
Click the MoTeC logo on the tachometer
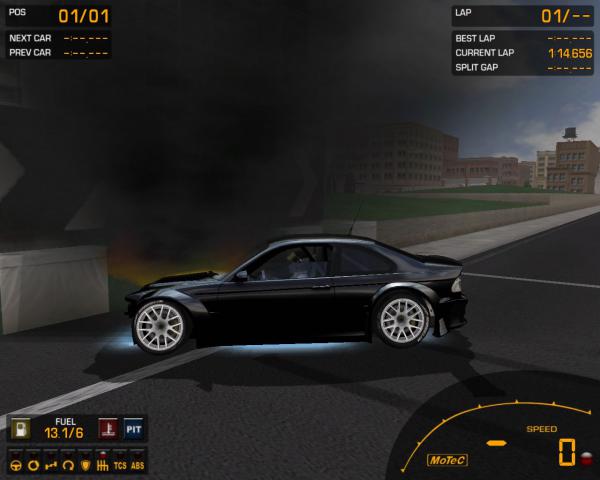click(x=447, y=460)
